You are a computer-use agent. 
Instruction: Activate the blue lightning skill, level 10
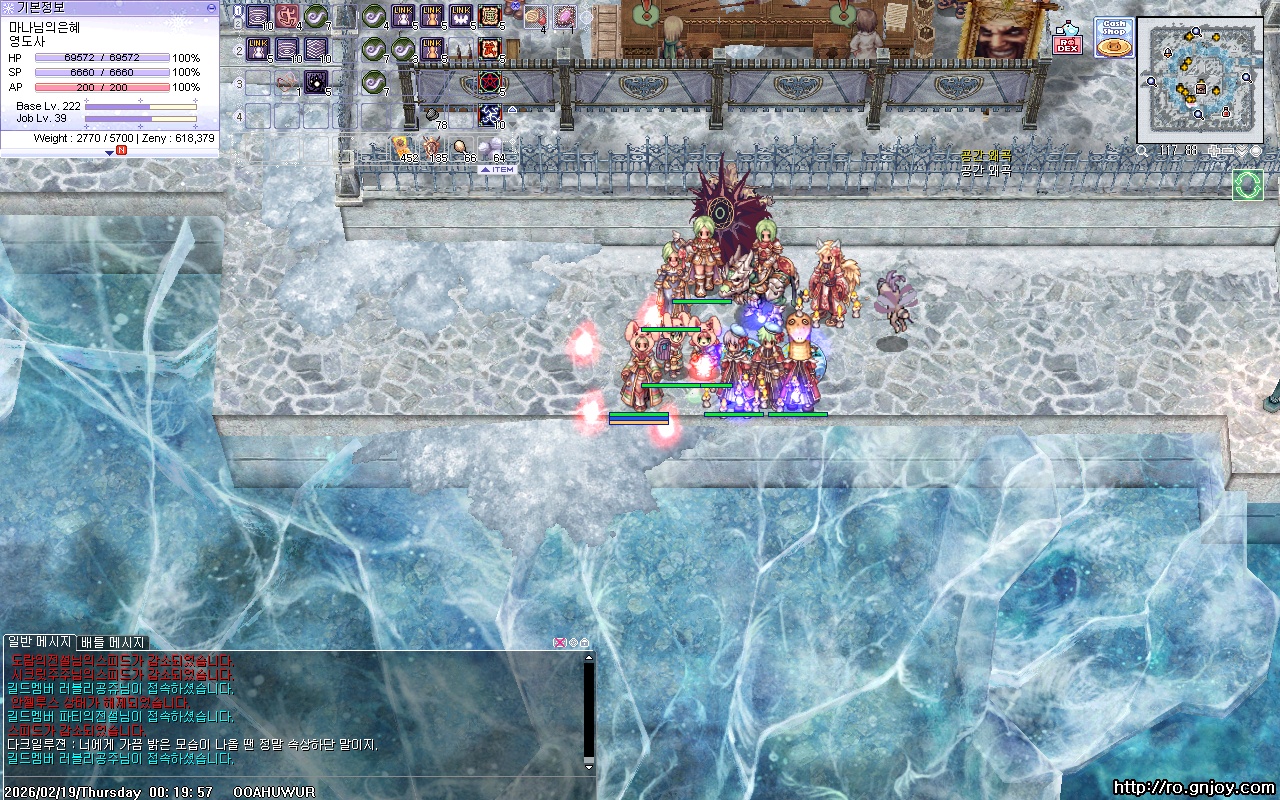pos(490,114)
